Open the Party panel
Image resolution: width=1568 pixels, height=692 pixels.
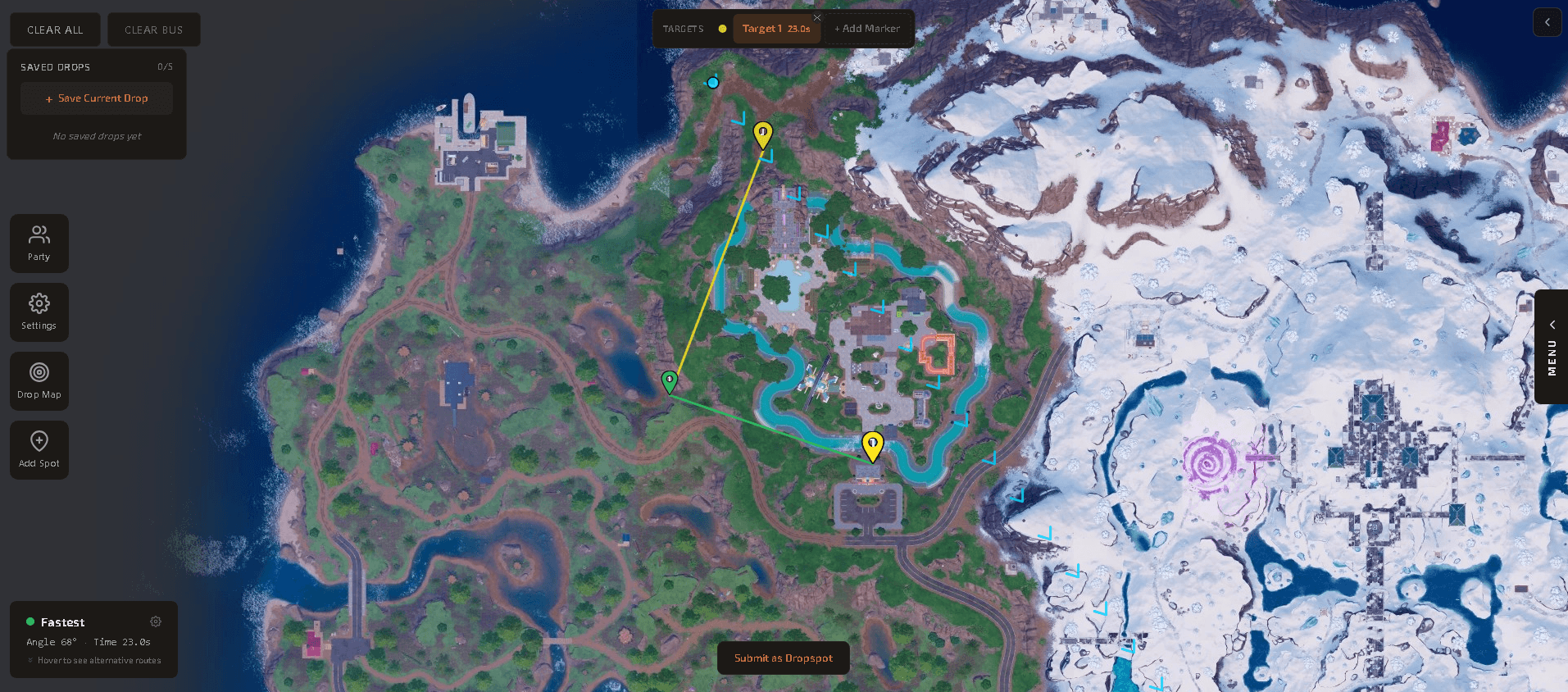[x=39, y=243]
